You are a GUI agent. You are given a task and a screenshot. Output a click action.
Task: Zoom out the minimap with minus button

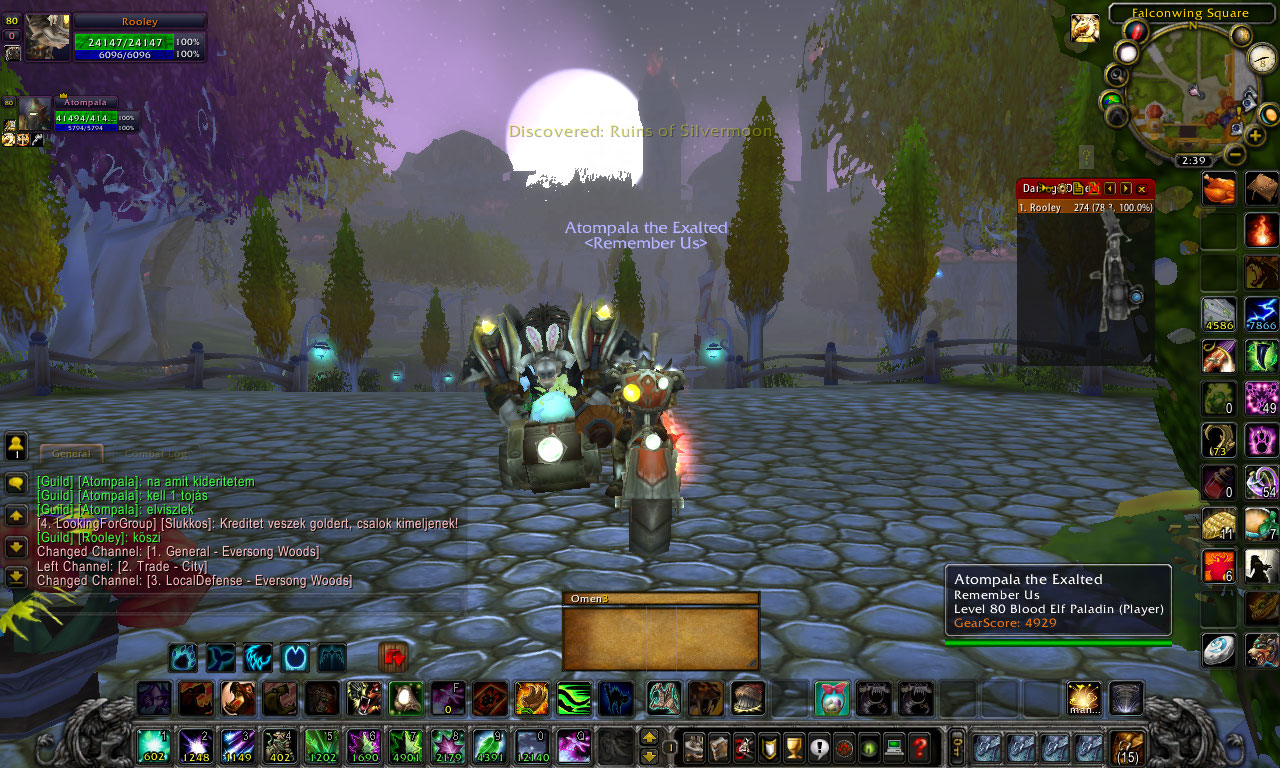1235,155
